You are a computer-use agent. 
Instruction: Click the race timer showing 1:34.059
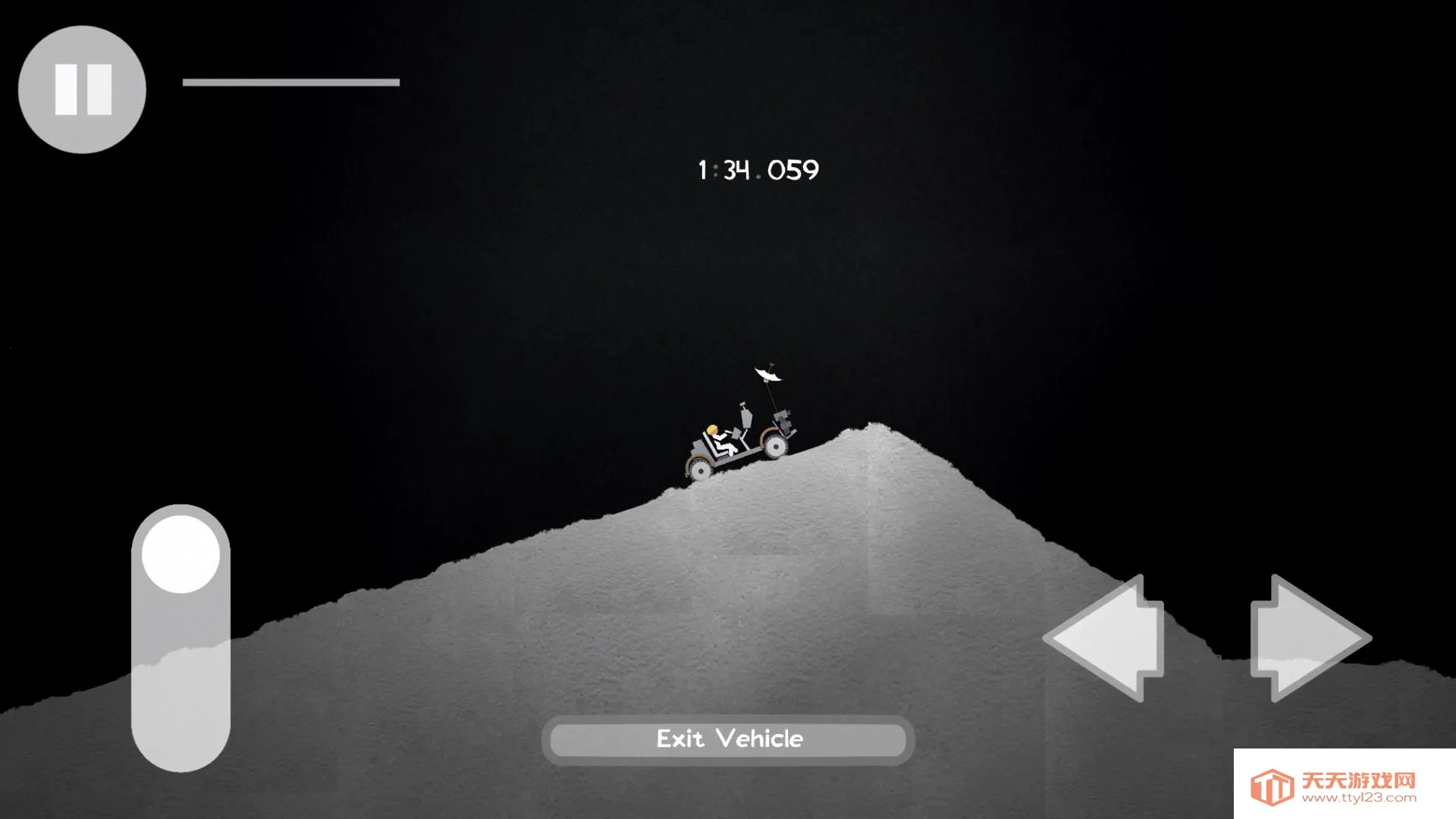pyautogui.click(x=757, y=169)
